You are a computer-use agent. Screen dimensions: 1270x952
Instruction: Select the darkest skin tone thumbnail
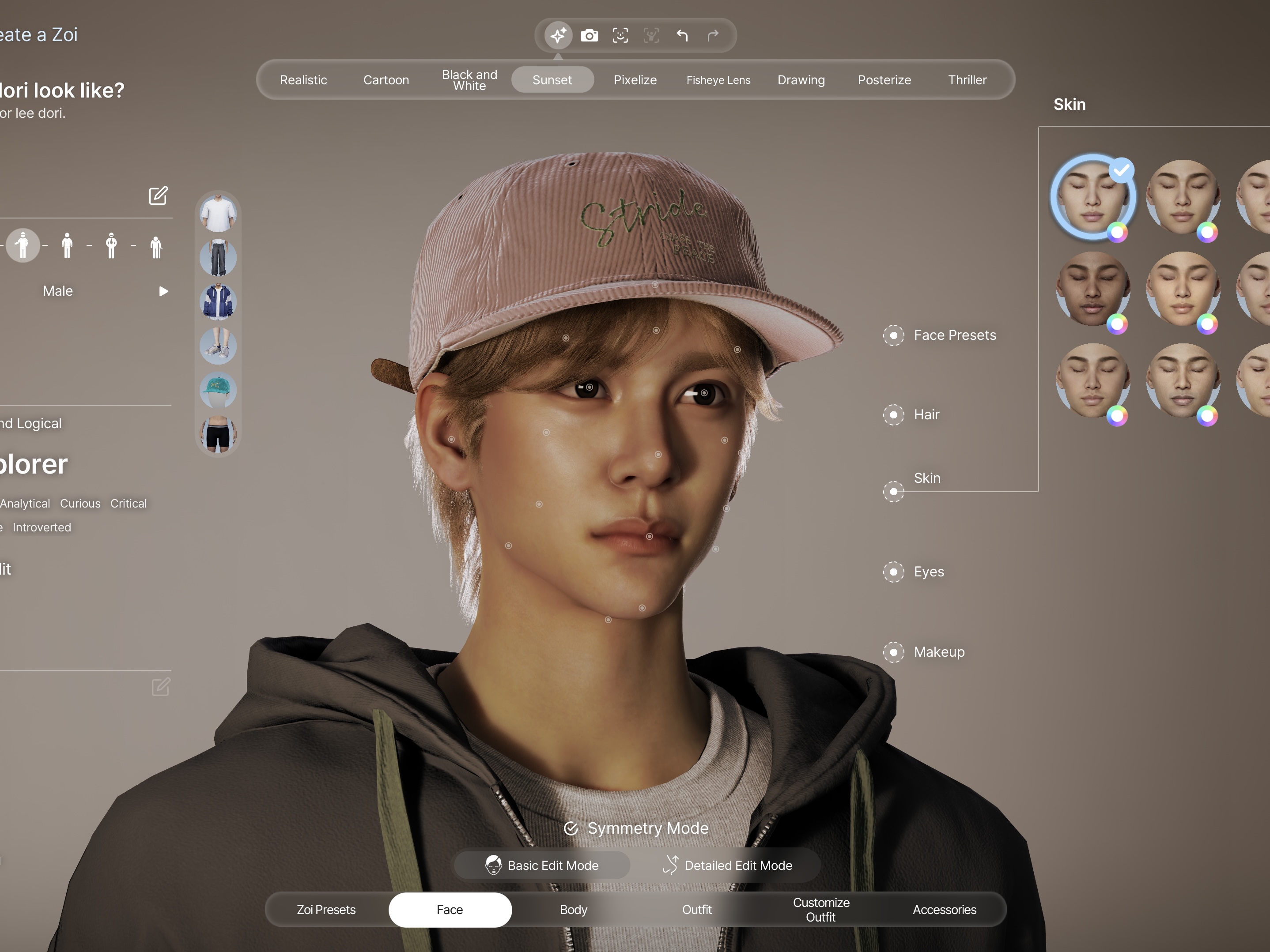tap(1092, 289)
